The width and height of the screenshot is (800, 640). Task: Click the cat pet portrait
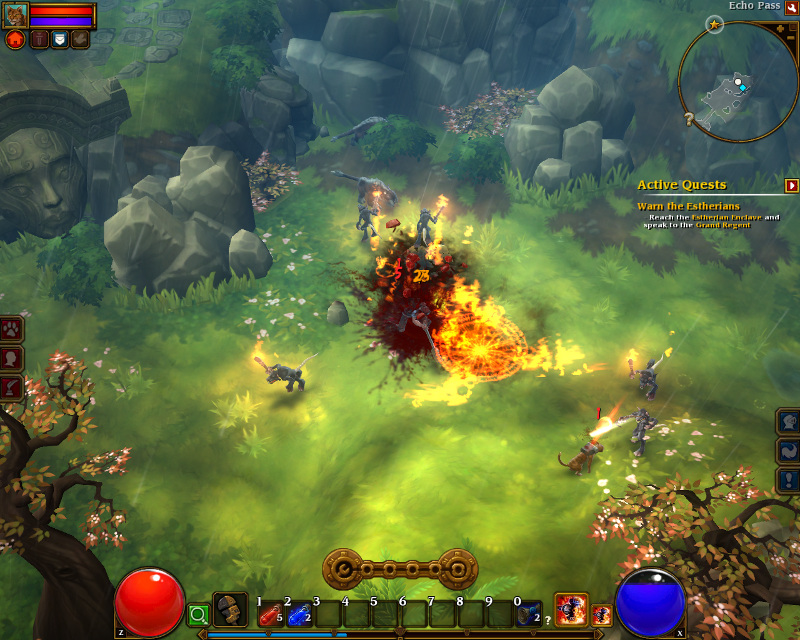[15, 15]
